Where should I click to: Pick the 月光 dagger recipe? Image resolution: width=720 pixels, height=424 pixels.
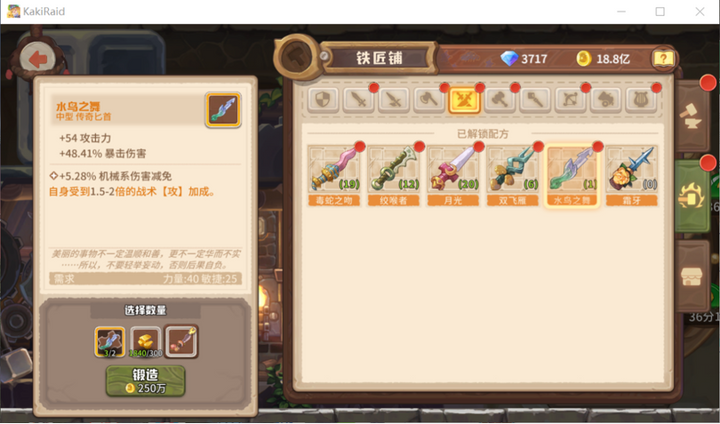[x=452, y=172]
